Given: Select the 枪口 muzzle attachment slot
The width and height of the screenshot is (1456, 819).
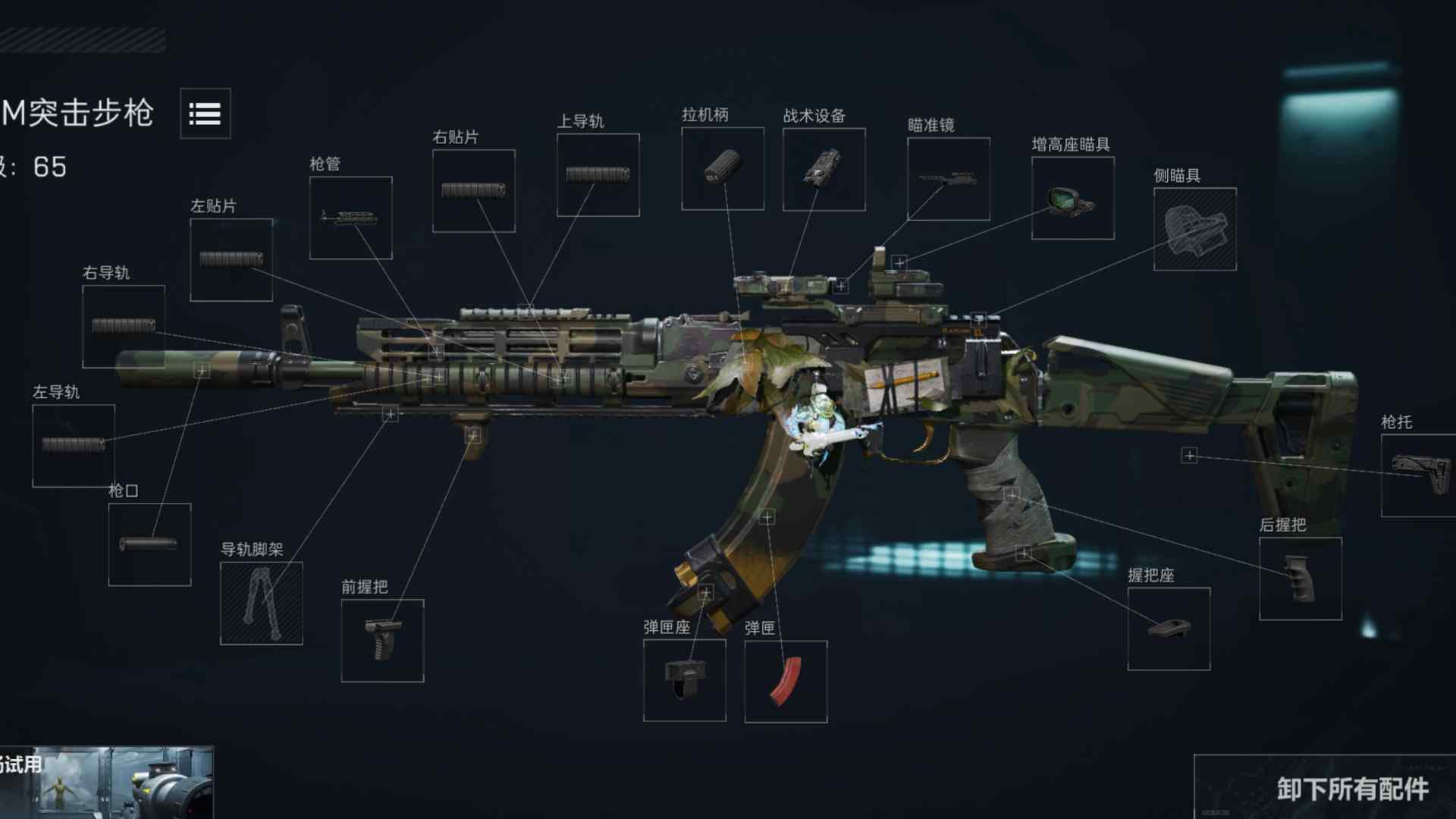Looking at the screenshot, I should [x=149, y=543].
